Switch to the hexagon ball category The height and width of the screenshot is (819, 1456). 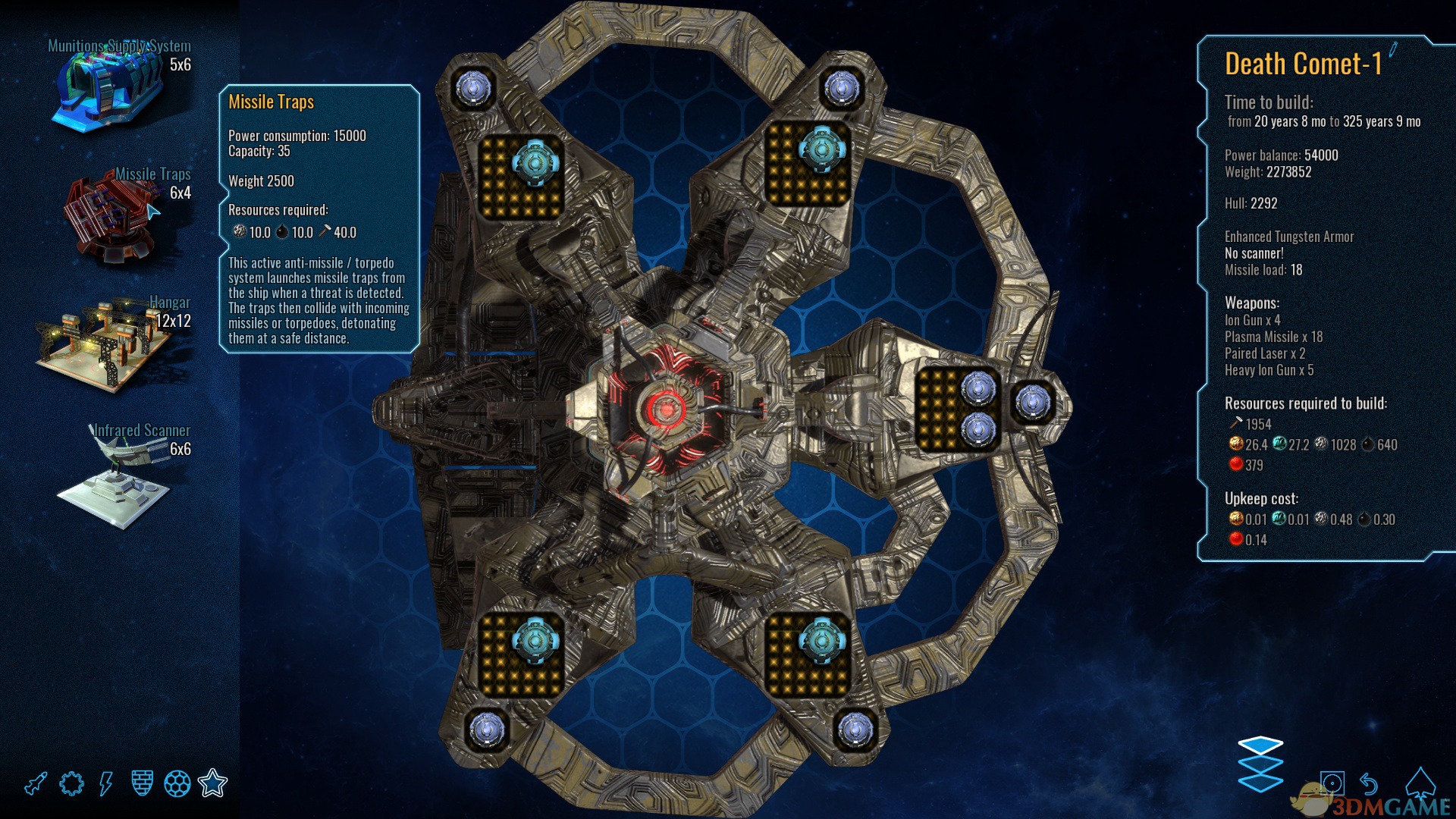[177, 783]
